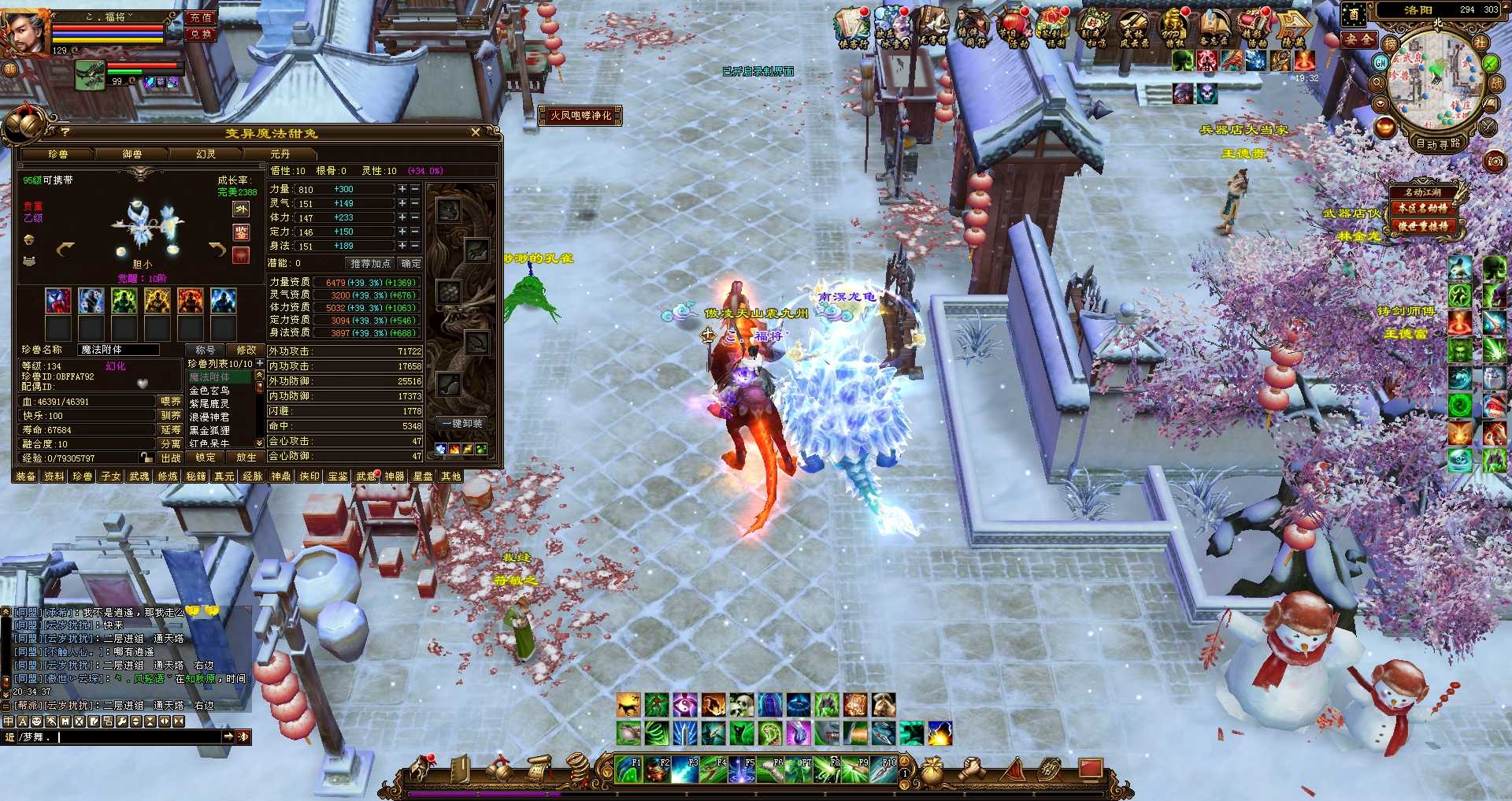This screenshot has height=801, width=1512.
Task: Add a point to 力量 with plus
Action: [402, 190]
